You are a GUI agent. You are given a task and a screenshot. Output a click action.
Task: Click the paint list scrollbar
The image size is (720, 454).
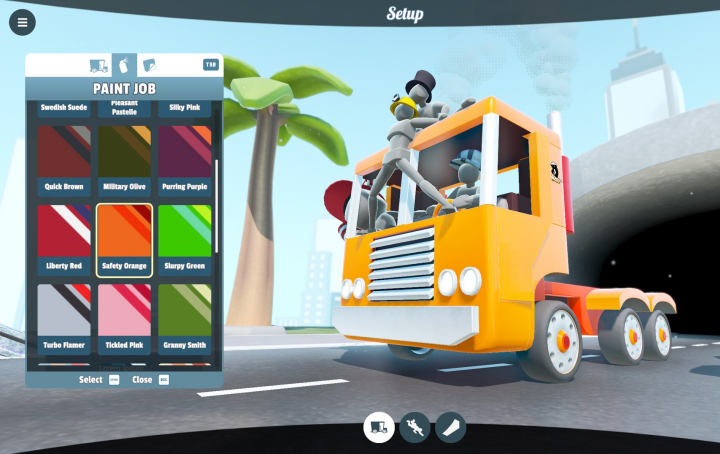tap(217, 205)
